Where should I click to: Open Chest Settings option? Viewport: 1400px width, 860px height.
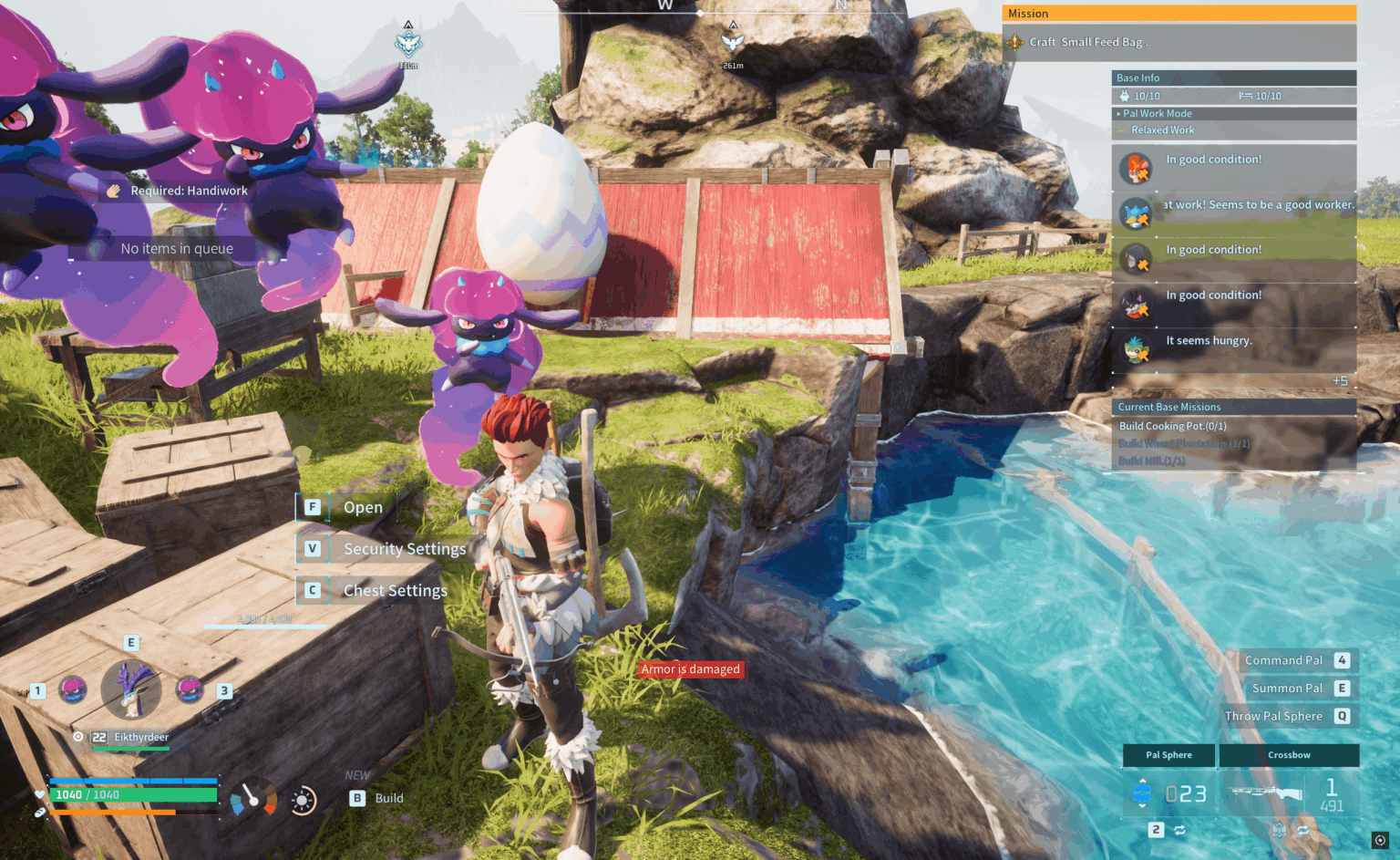(395, 591)
